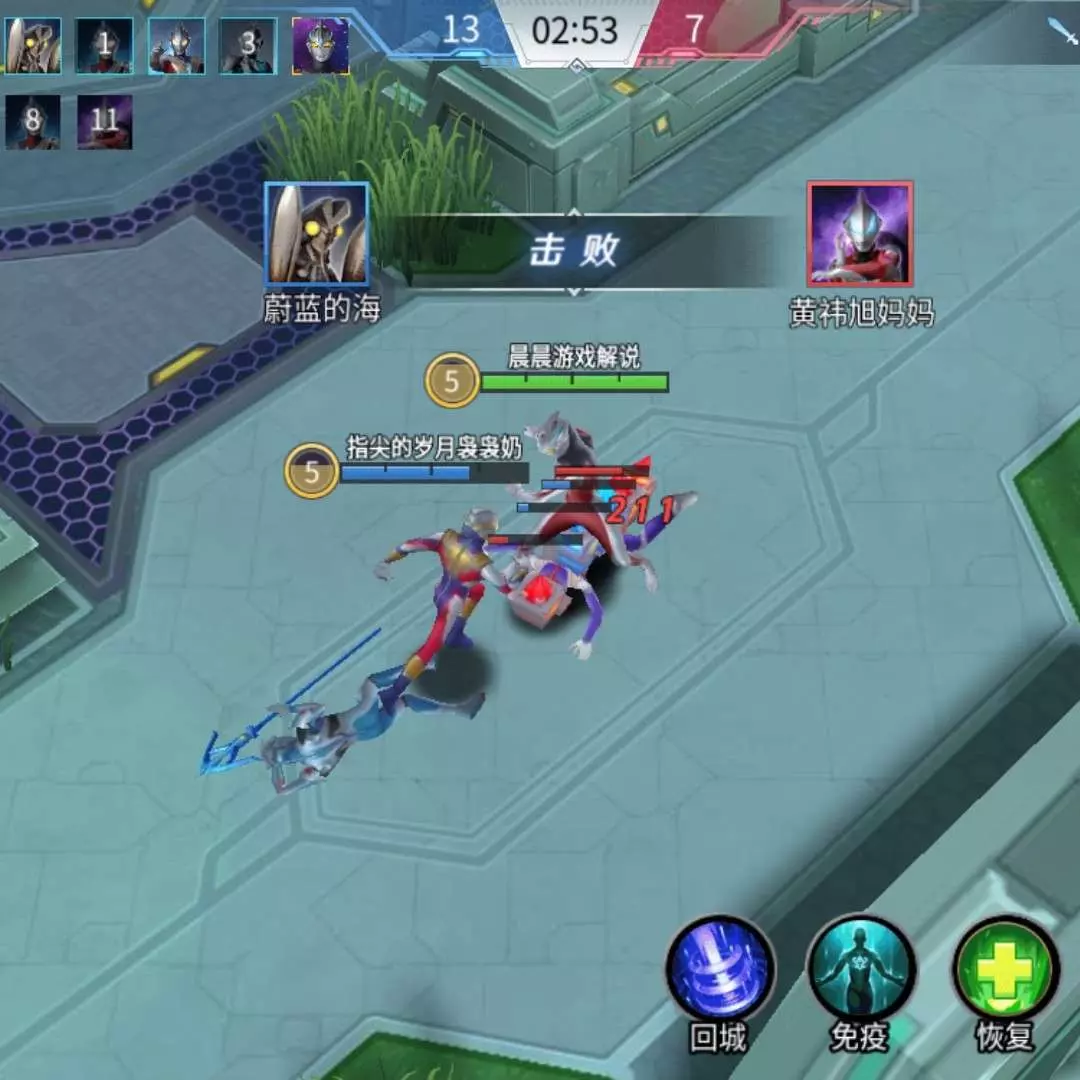Viewport: 1080px width, 1080px height.
Task: Choose the hero portrait showing respawn timer 3
Action: pos(247,46)
